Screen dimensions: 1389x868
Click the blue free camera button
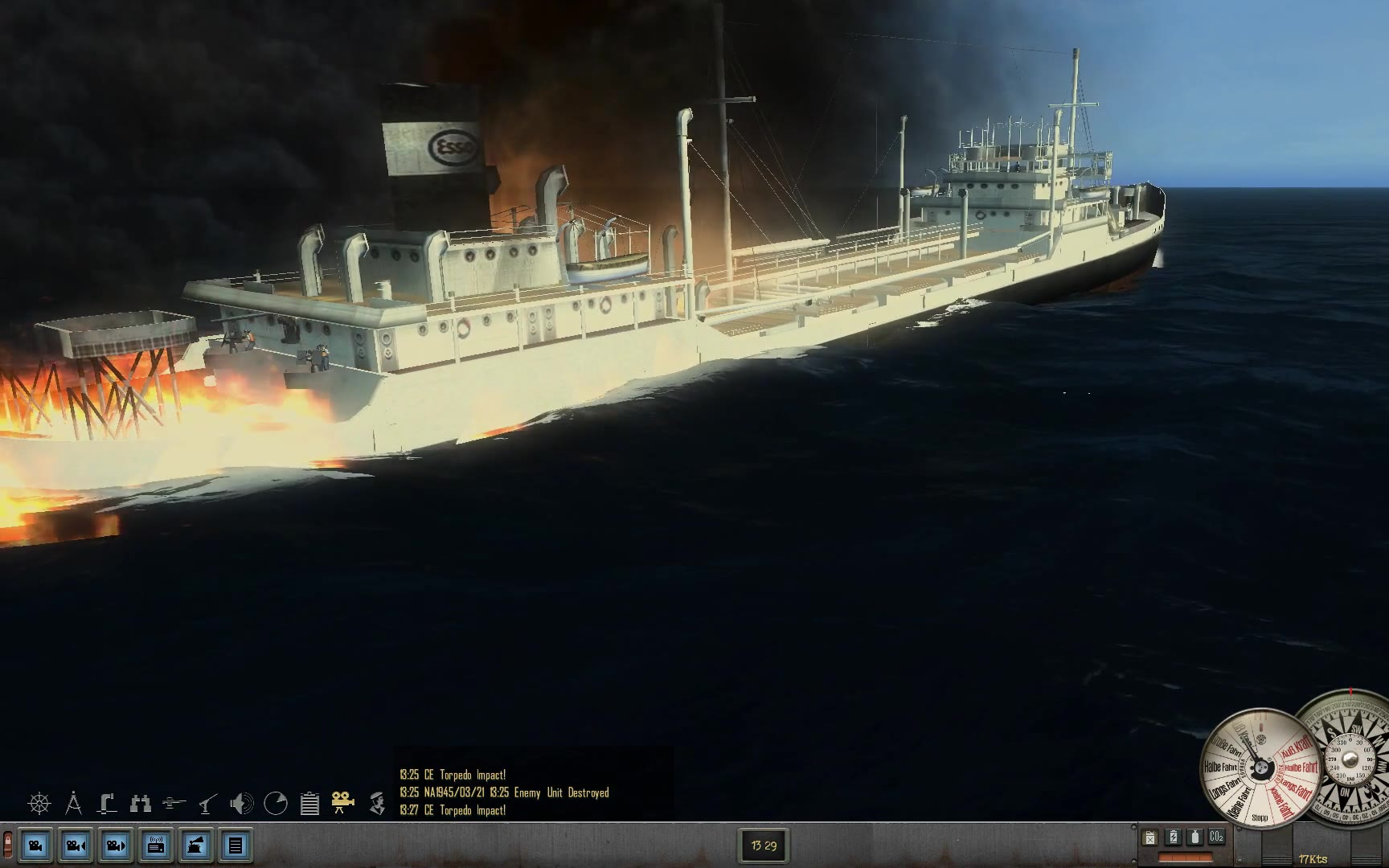tap(36, 845)
